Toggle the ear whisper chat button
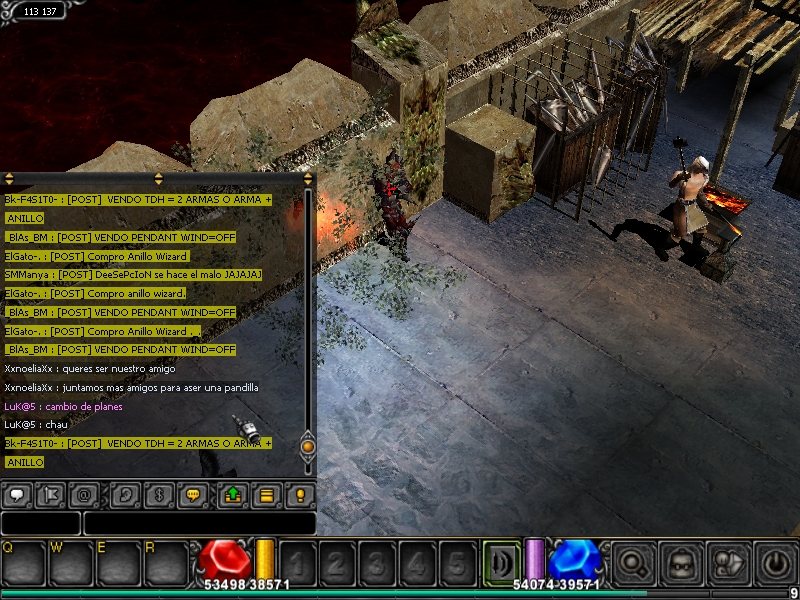 pyautogui.click(x=126, y=495)
